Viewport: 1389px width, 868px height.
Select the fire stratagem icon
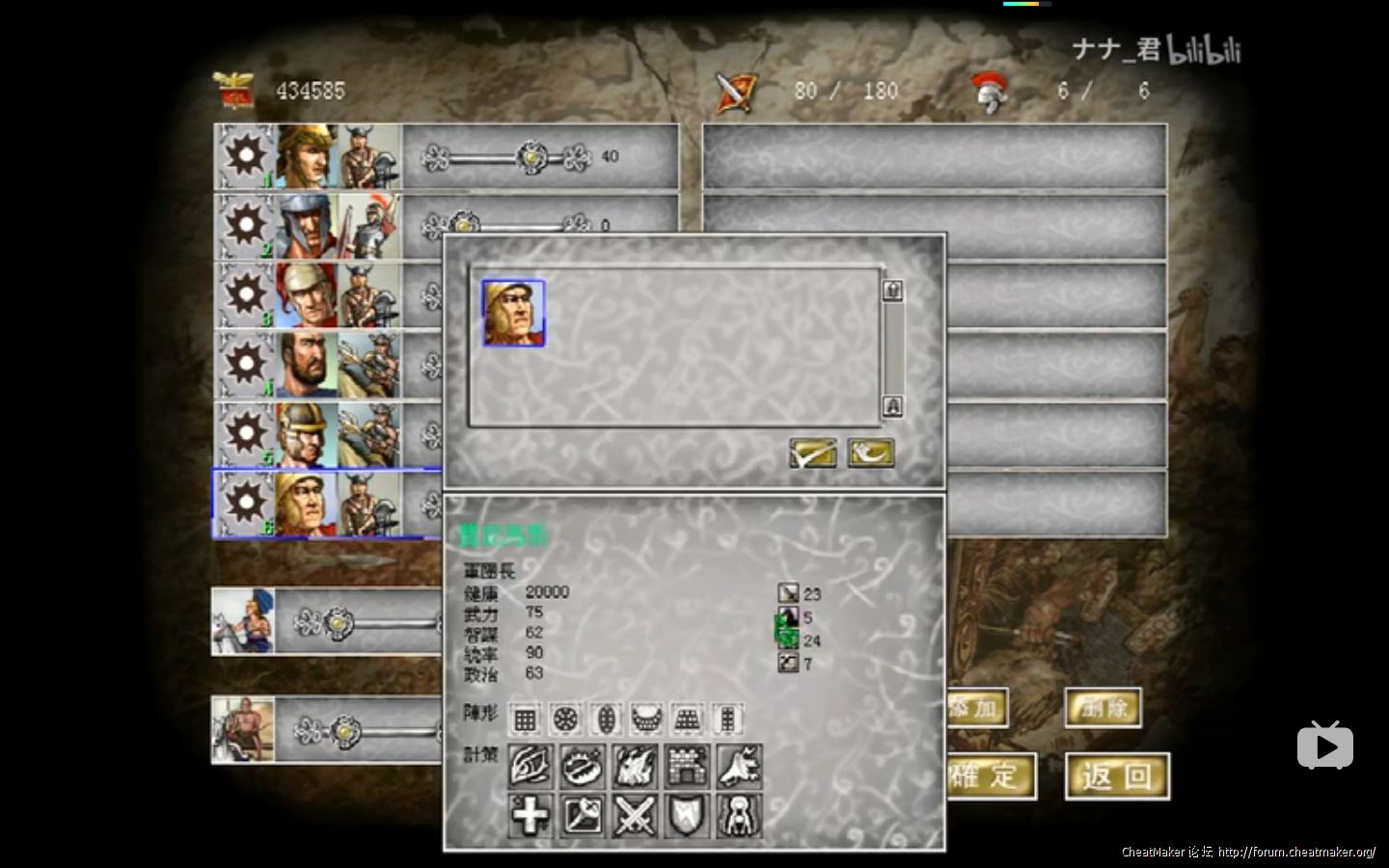(x=635, y=766)
